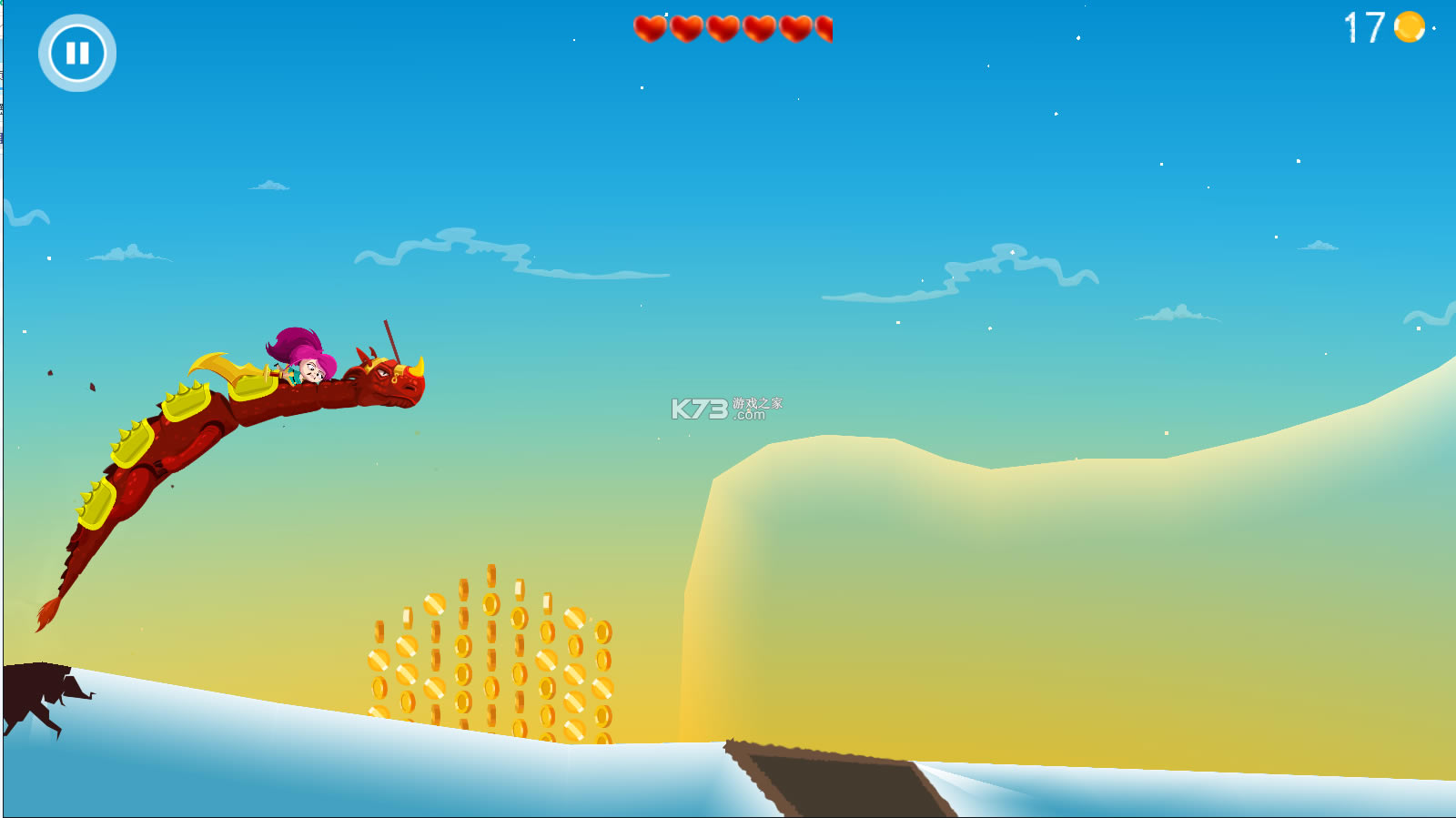Click the broken tree stump on the left
Viewport: 1456px width, 818px height.
coord(36,687)
